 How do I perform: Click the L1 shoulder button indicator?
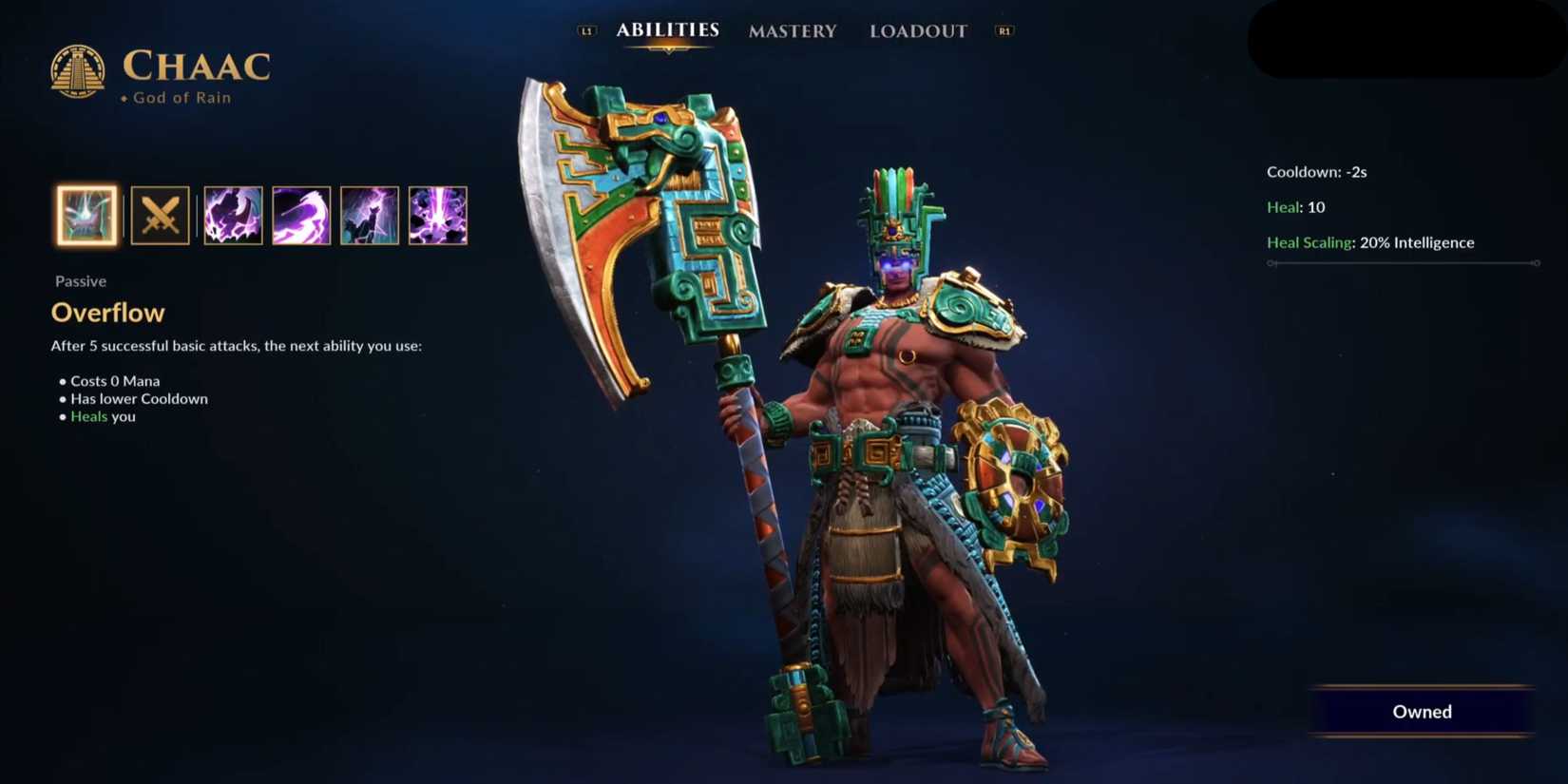[x=586, y=29]
